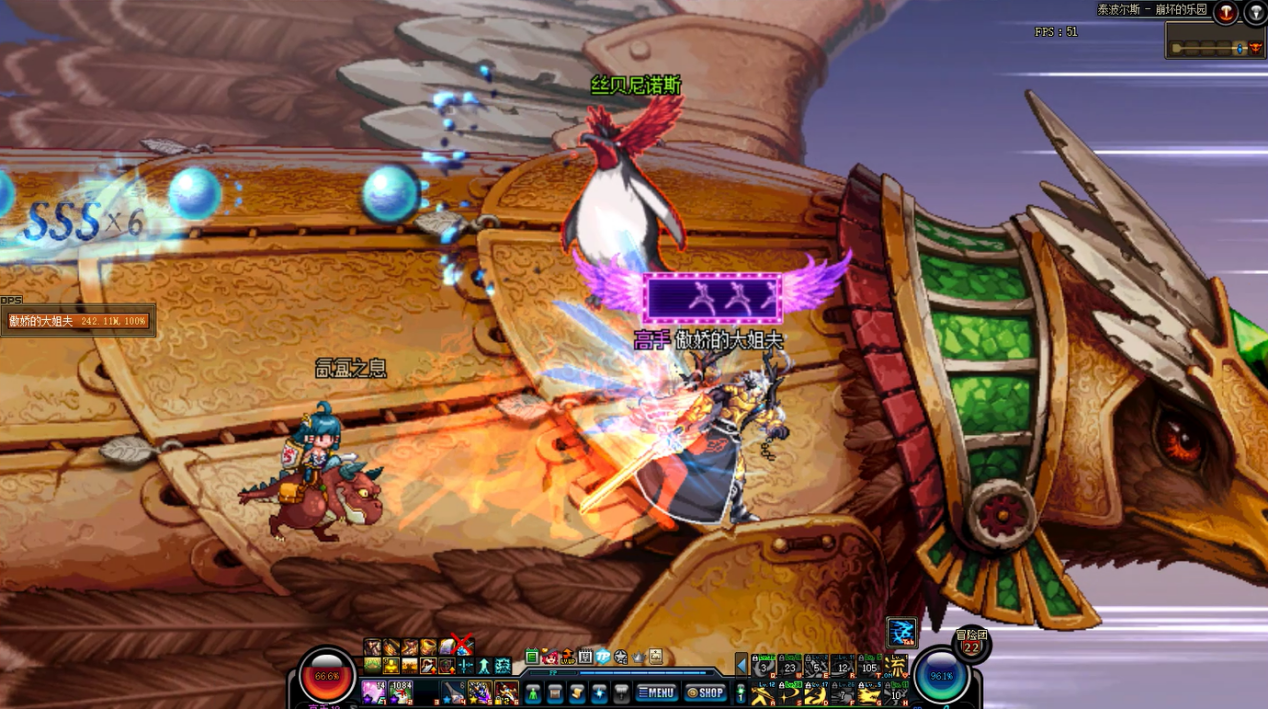The width and height of the screenshot is (1268, 709).
Task: Click the red-haired girl event icon
Action: [549, 657]
